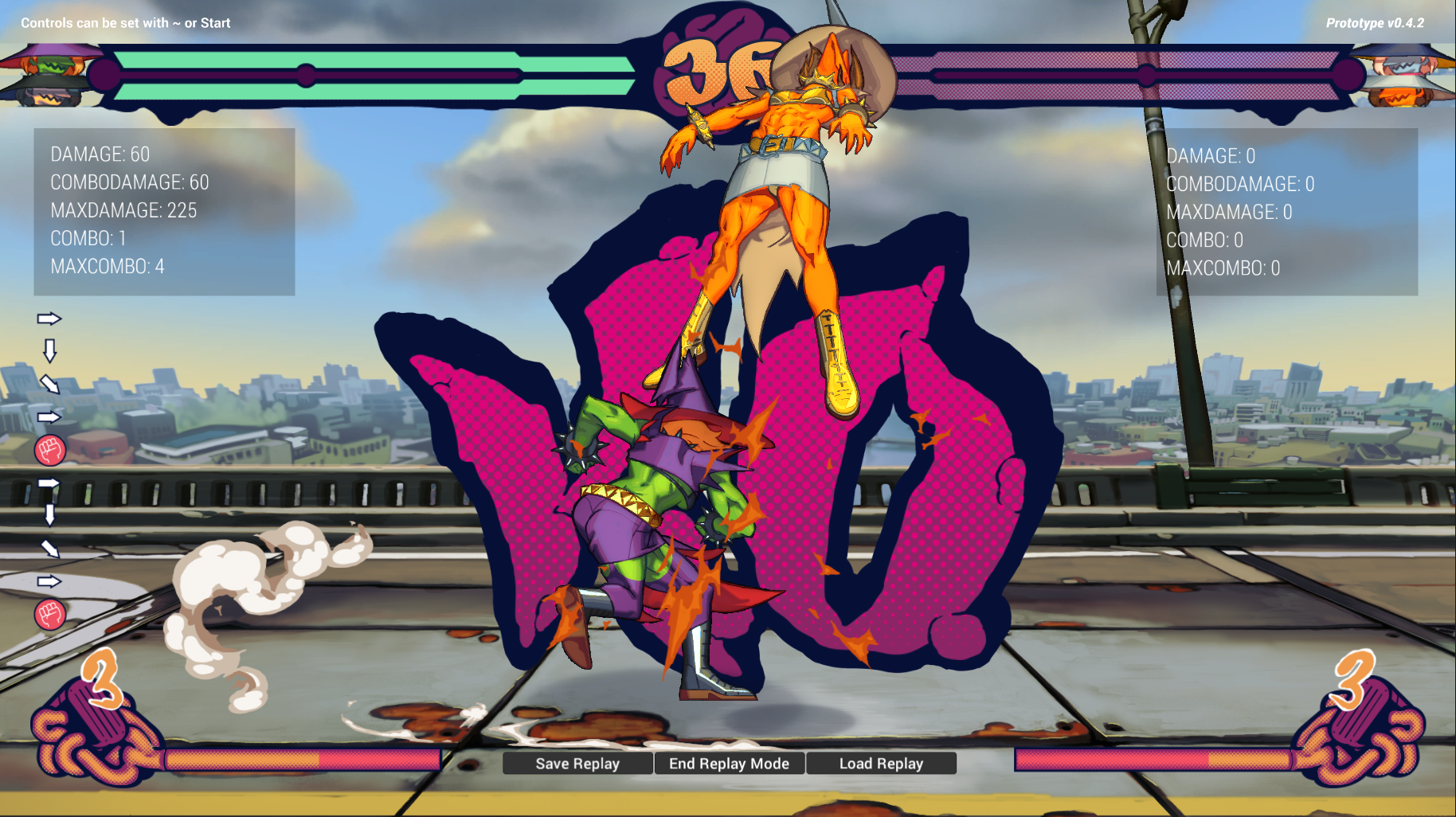Click the Controls can be set hint text
Viewport: 1456px width, 817px height.
tap(124, 23)
